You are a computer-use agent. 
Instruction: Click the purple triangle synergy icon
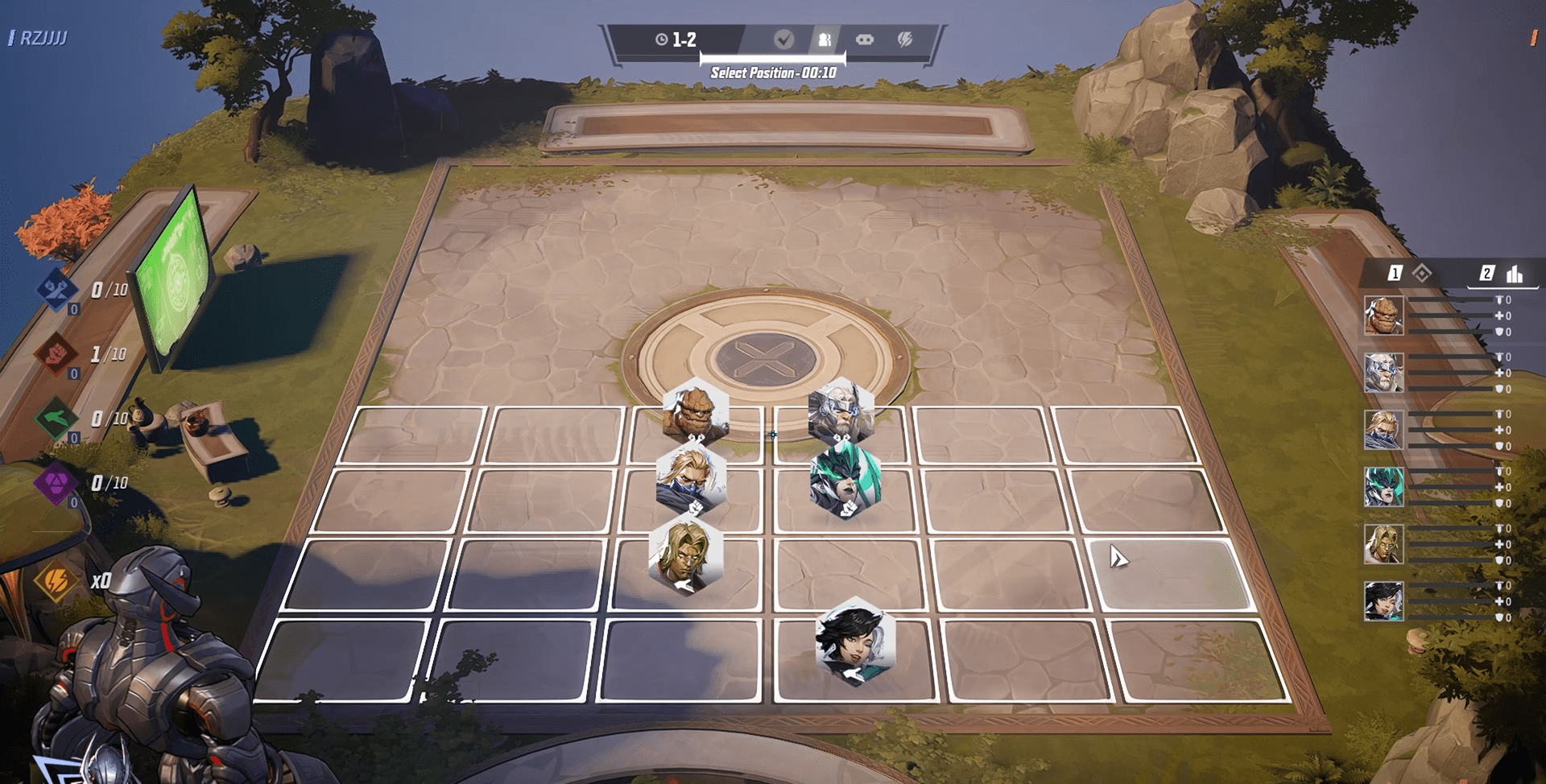point(56,483)
